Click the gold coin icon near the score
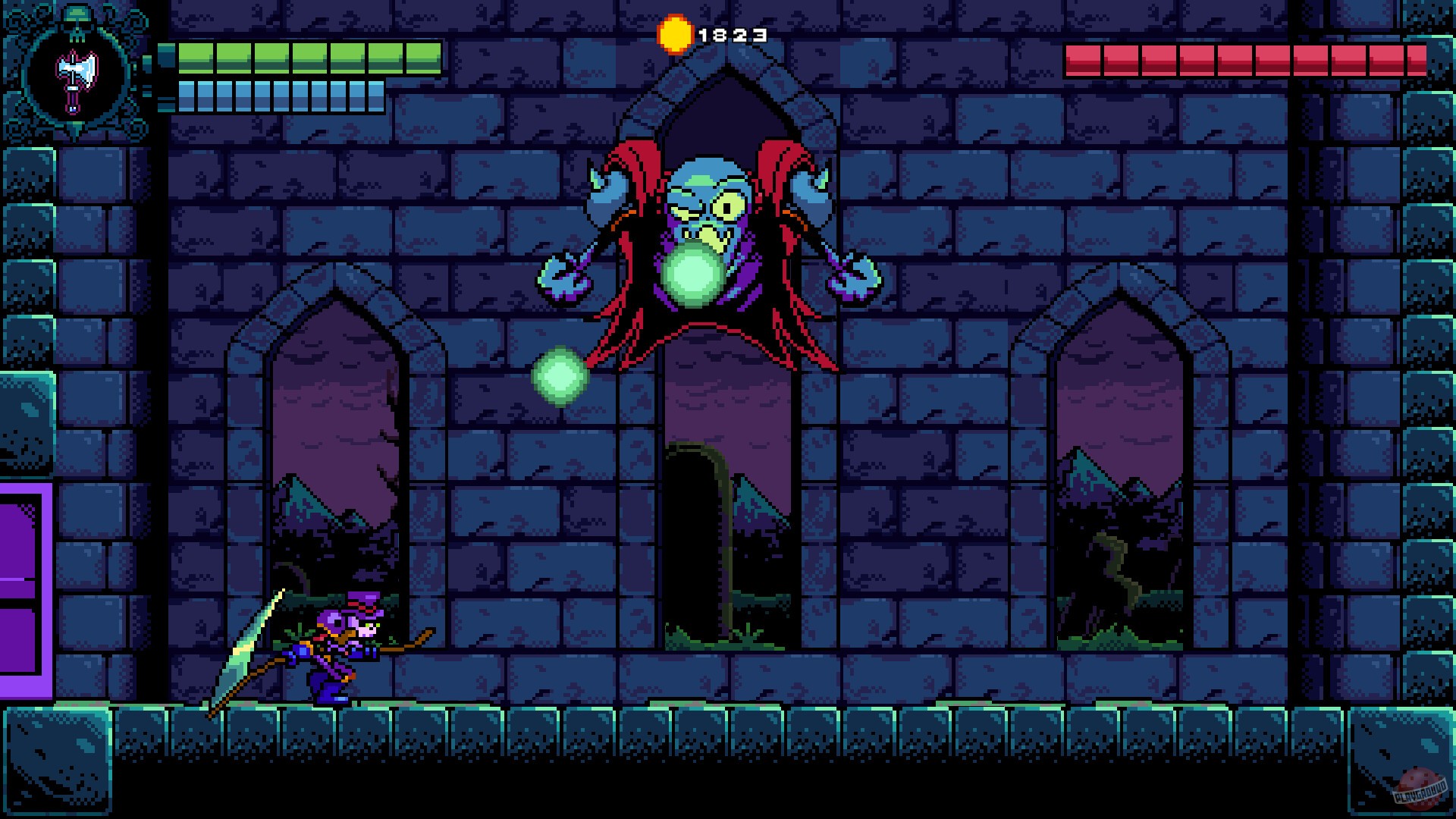Viewport: 1456px width, 819px height. pyautogui.click(x=675, y=34)
